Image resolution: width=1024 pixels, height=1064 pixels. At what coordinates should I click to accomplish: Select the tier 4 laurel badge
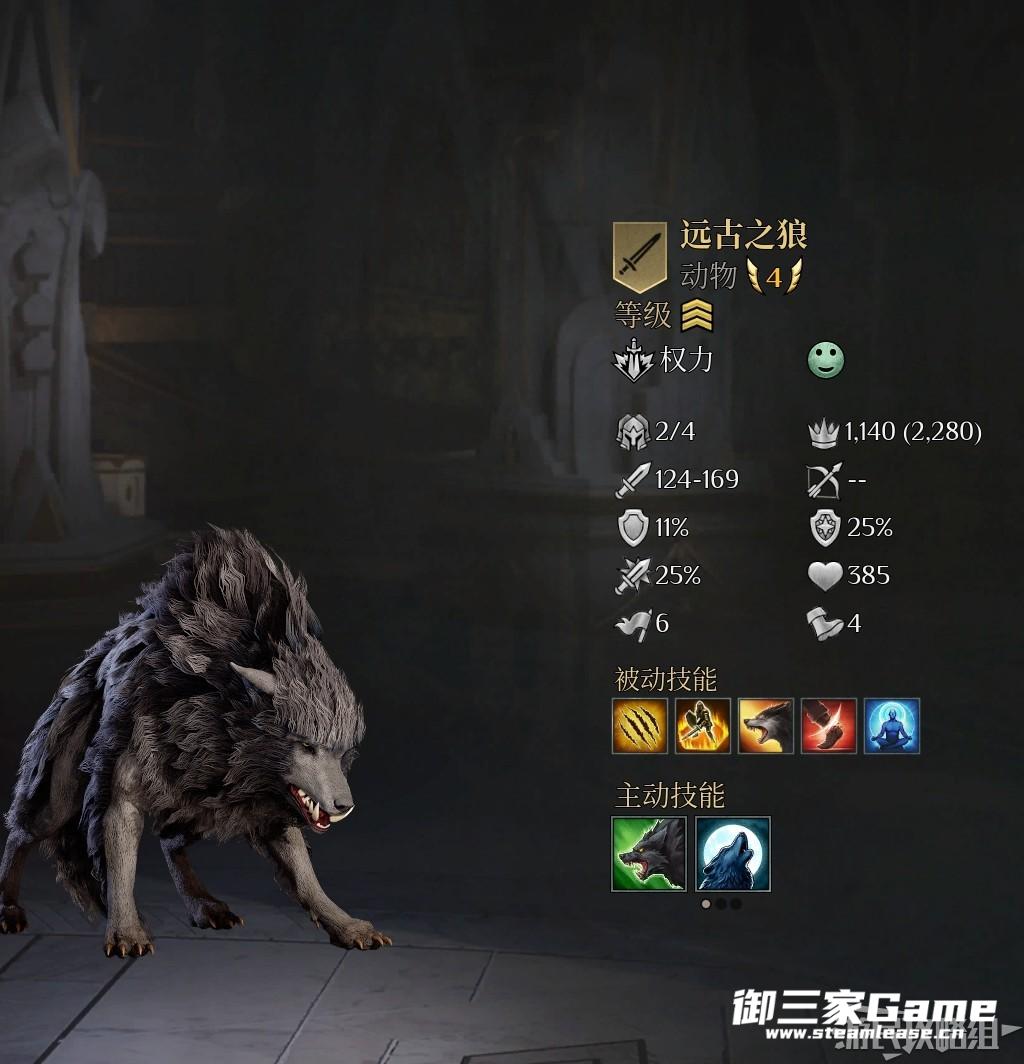774,277
